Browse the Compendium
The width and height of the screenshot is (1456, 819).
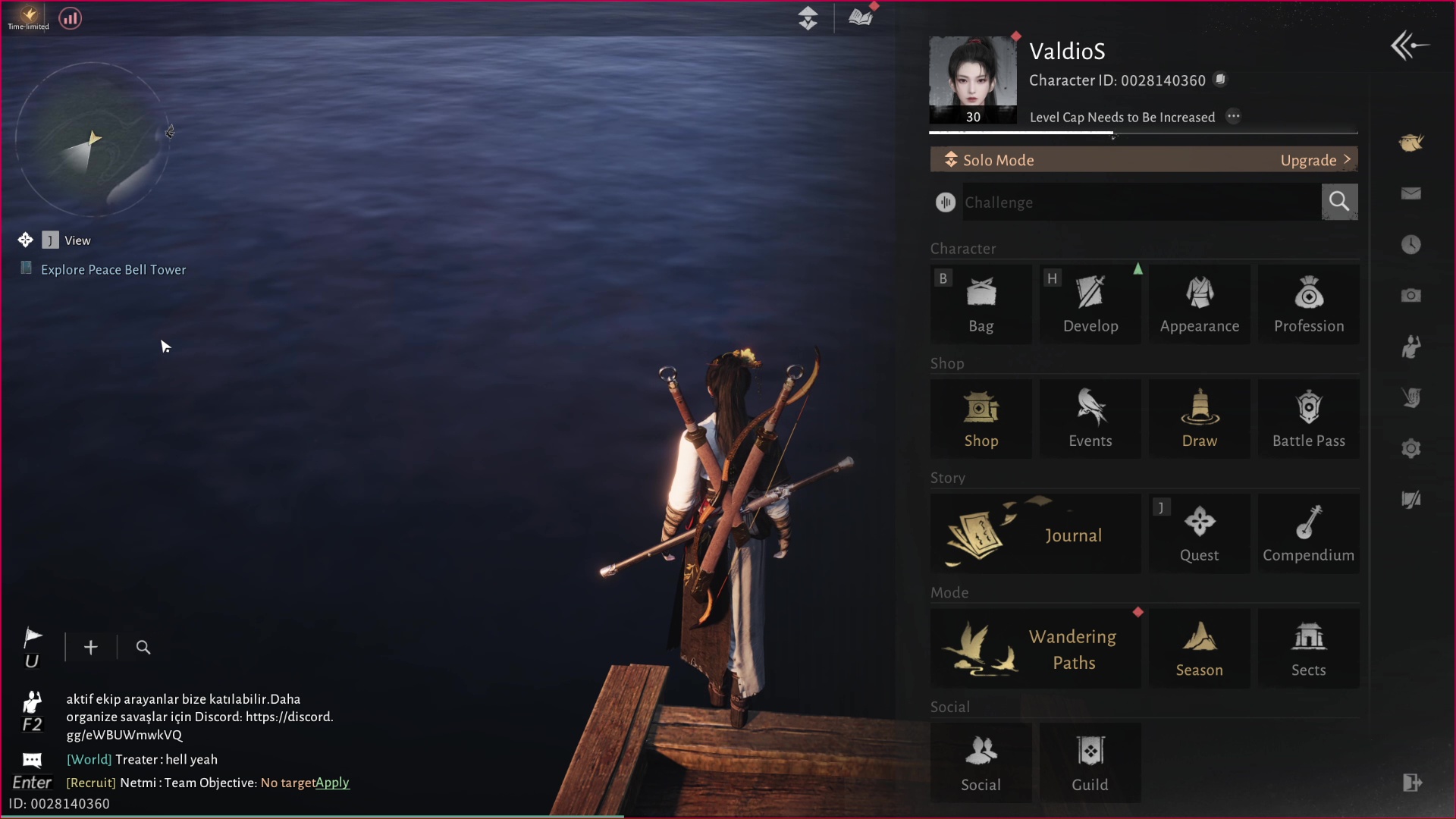point(1308,534)
